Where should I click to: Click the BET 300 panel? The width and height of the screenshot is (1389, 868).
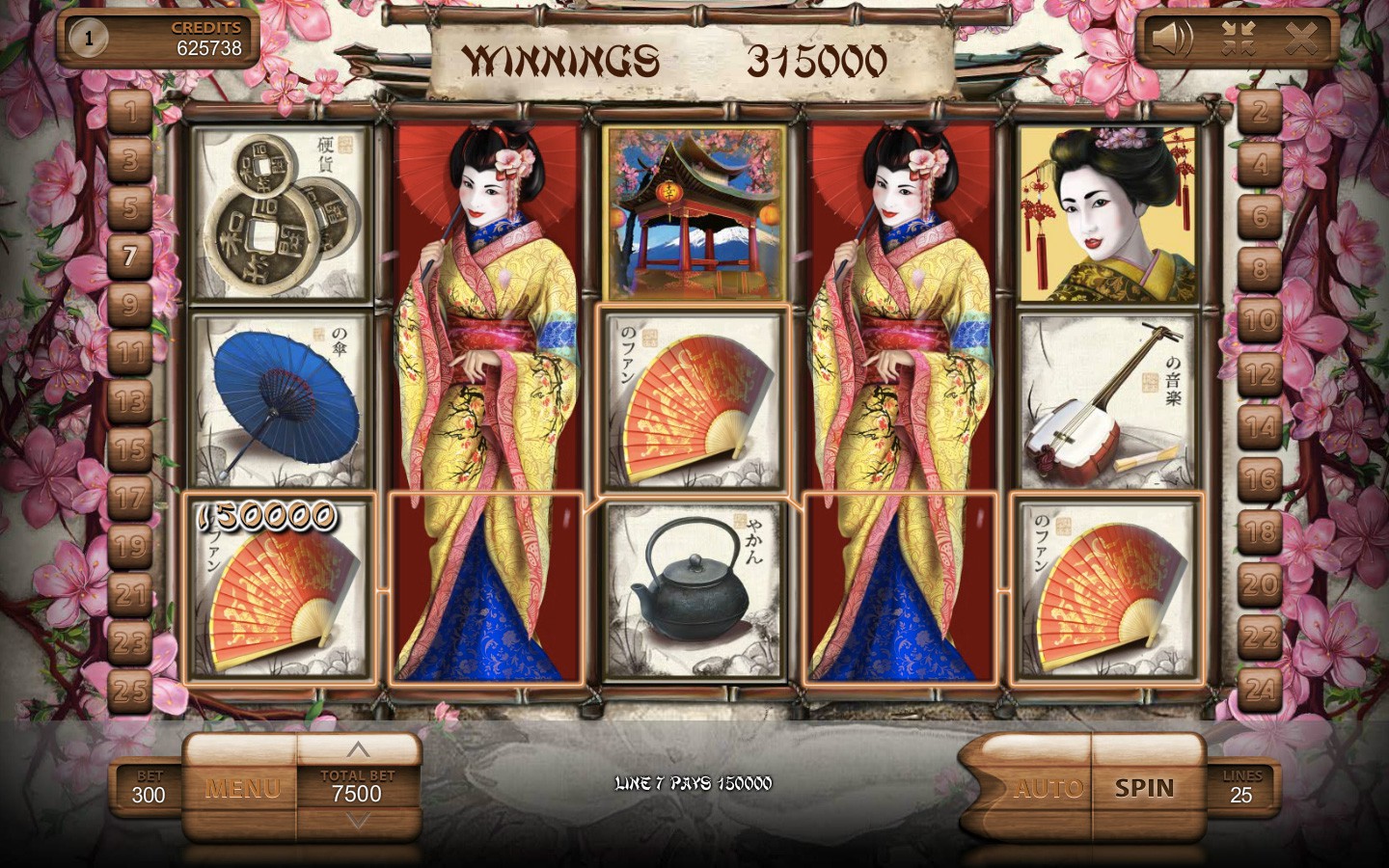pyautogui.click(x=149, y=788)
